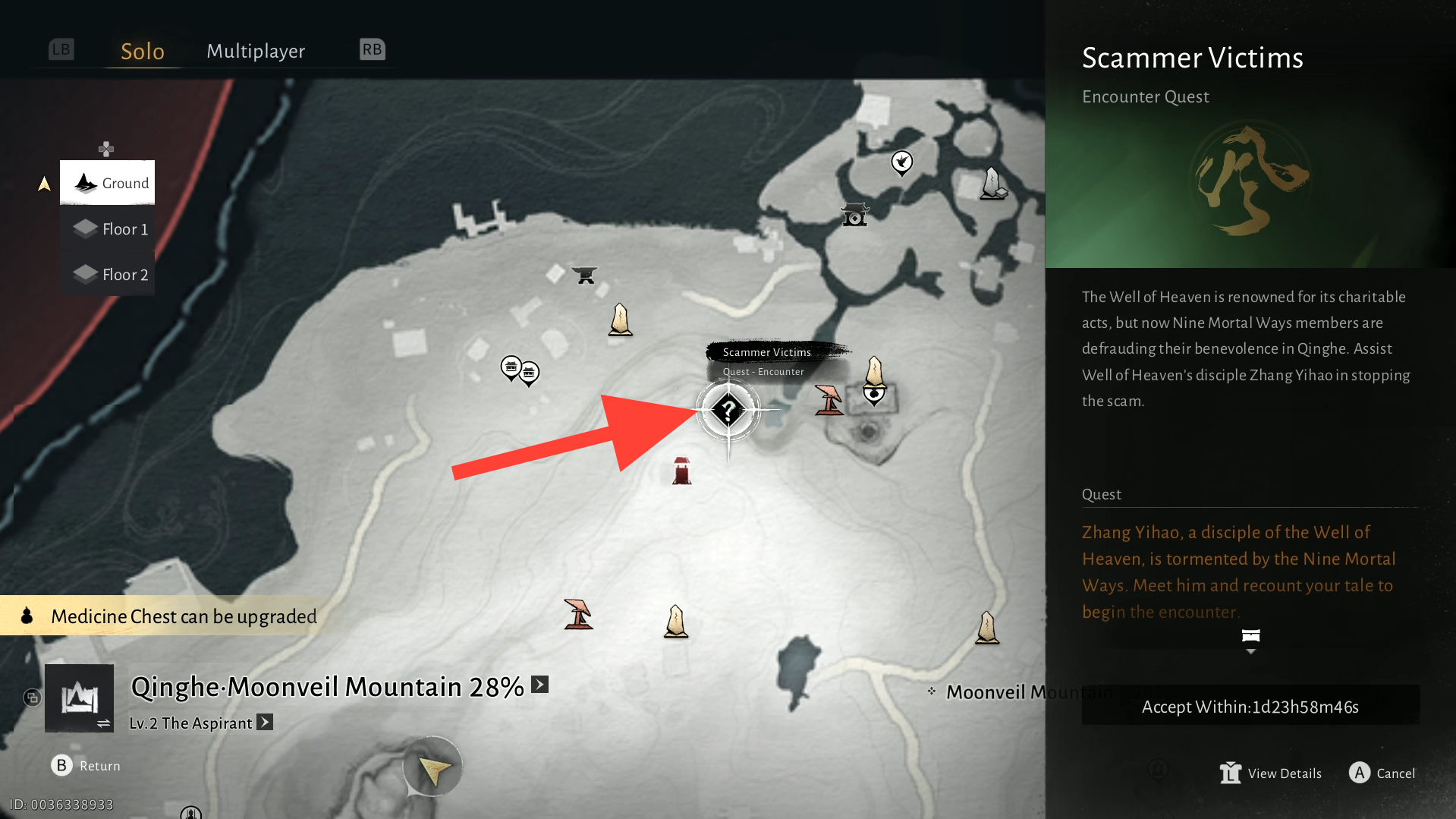Select the camera shrine map marker
This screenshot has width=1456, height=819.
[x=855, y=216]
